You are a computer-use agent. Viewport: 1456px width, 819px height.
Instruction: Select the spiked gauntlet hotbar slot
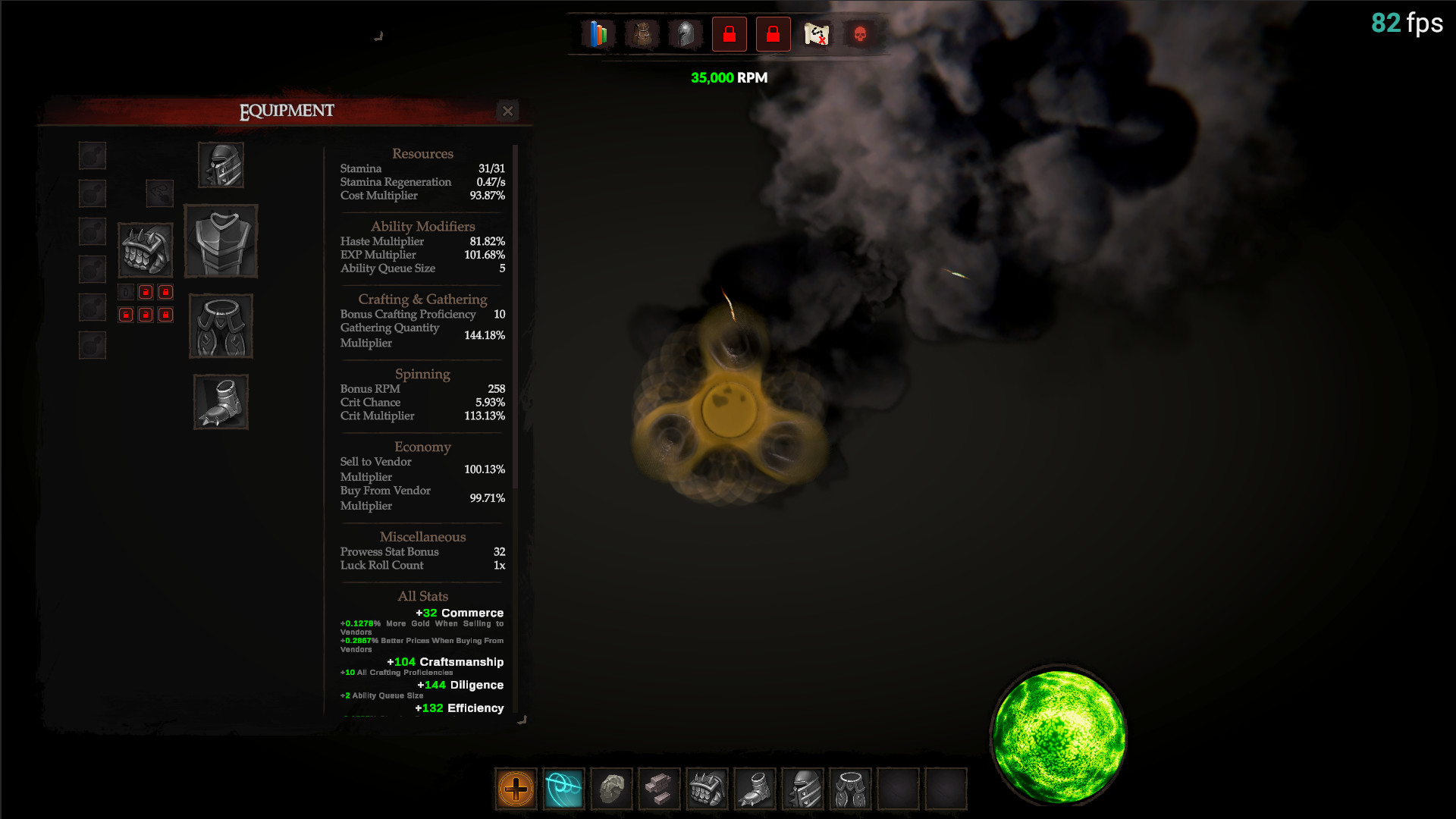pos(707,789)
